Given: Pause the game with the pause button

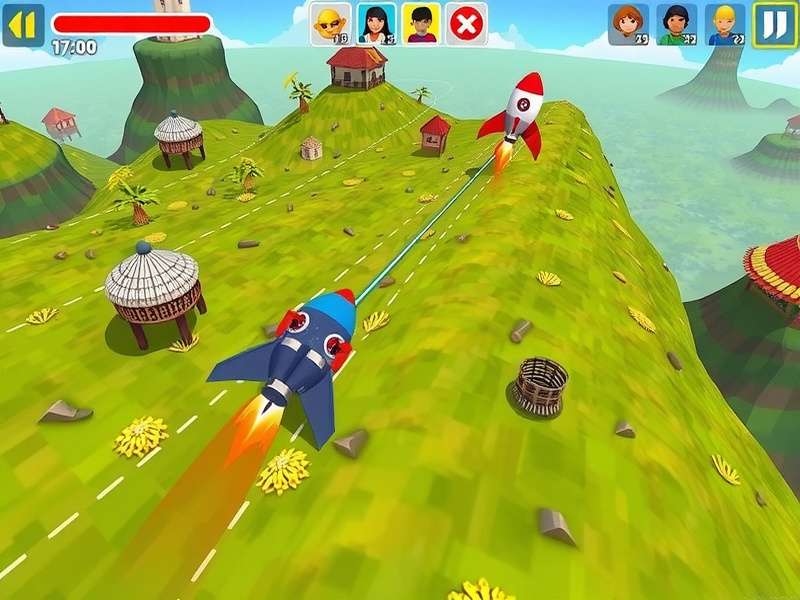Looking at the screenshot, I should coord(775,24).
